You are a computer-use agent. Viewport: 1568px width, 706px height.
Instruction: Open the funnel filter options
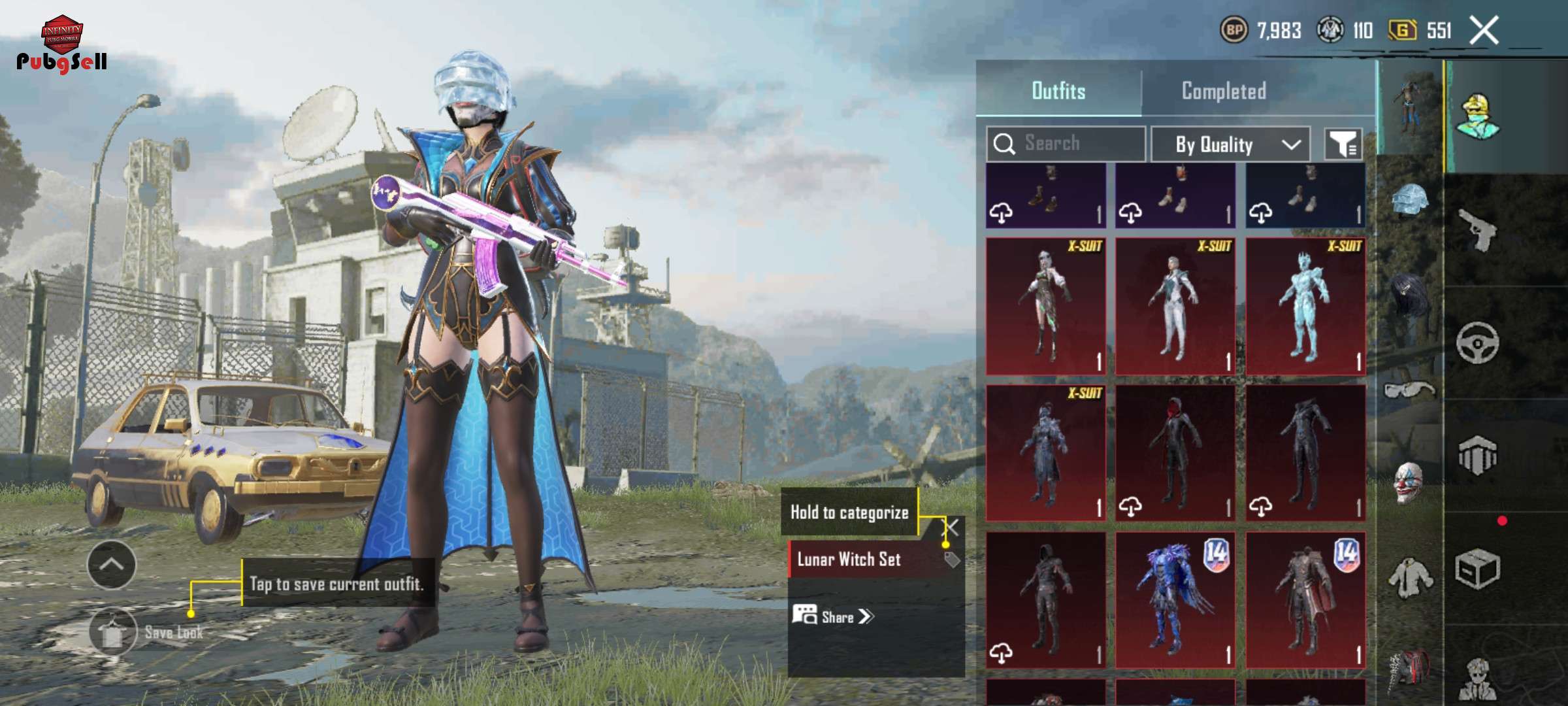tap(1343, 144)
